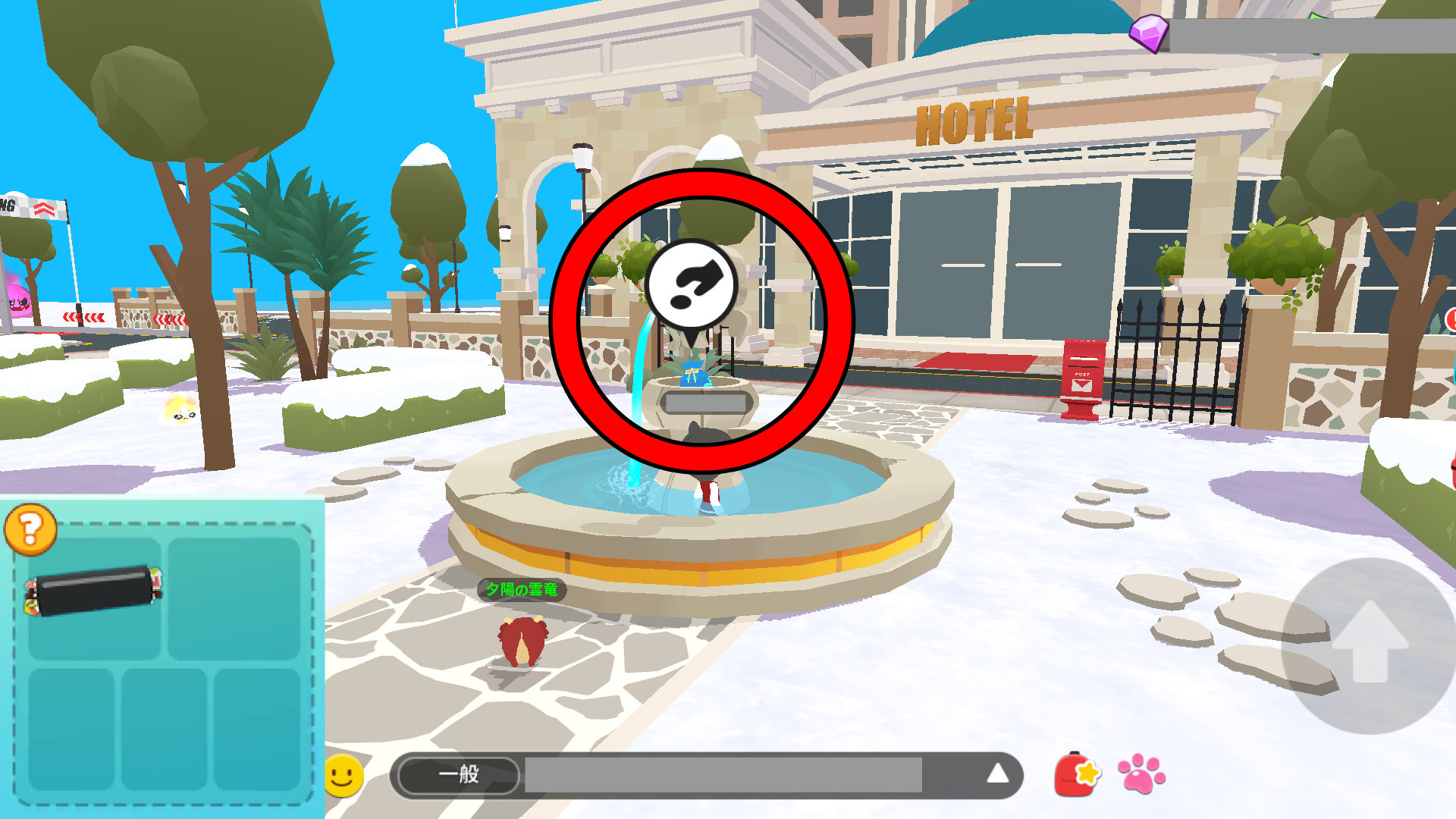1456x819 pixels.
Task: Expand the chat with the triangle arrow
Action: [997, 773]
